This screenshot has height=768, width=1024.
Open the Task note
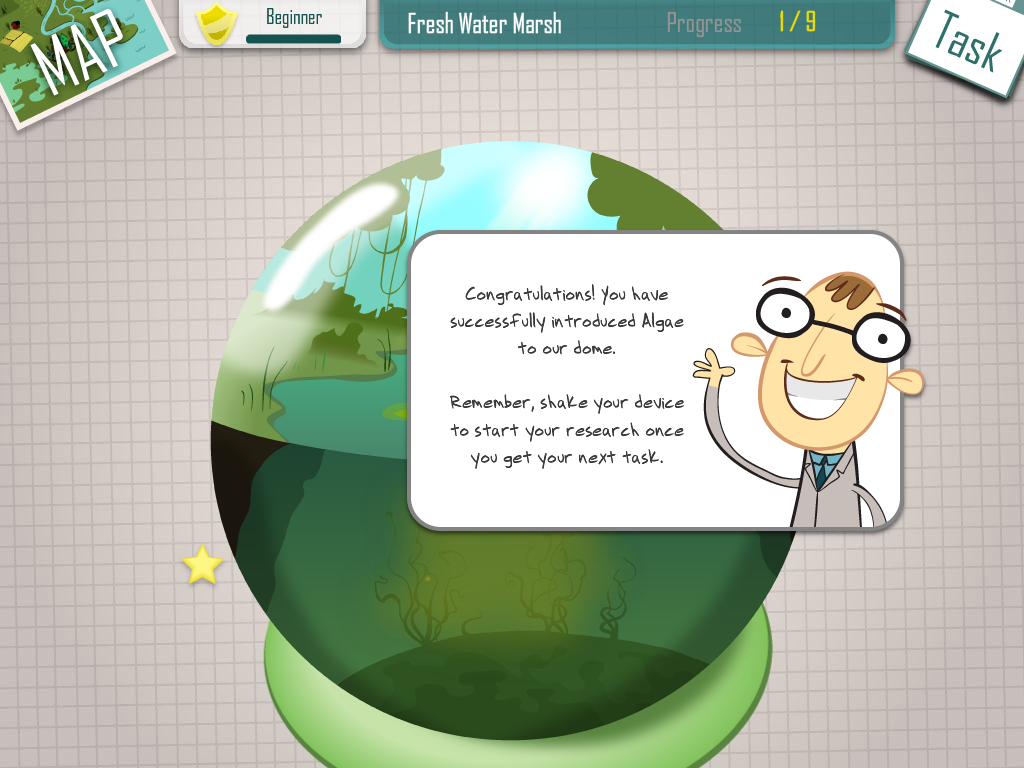(x=968, y=43)
